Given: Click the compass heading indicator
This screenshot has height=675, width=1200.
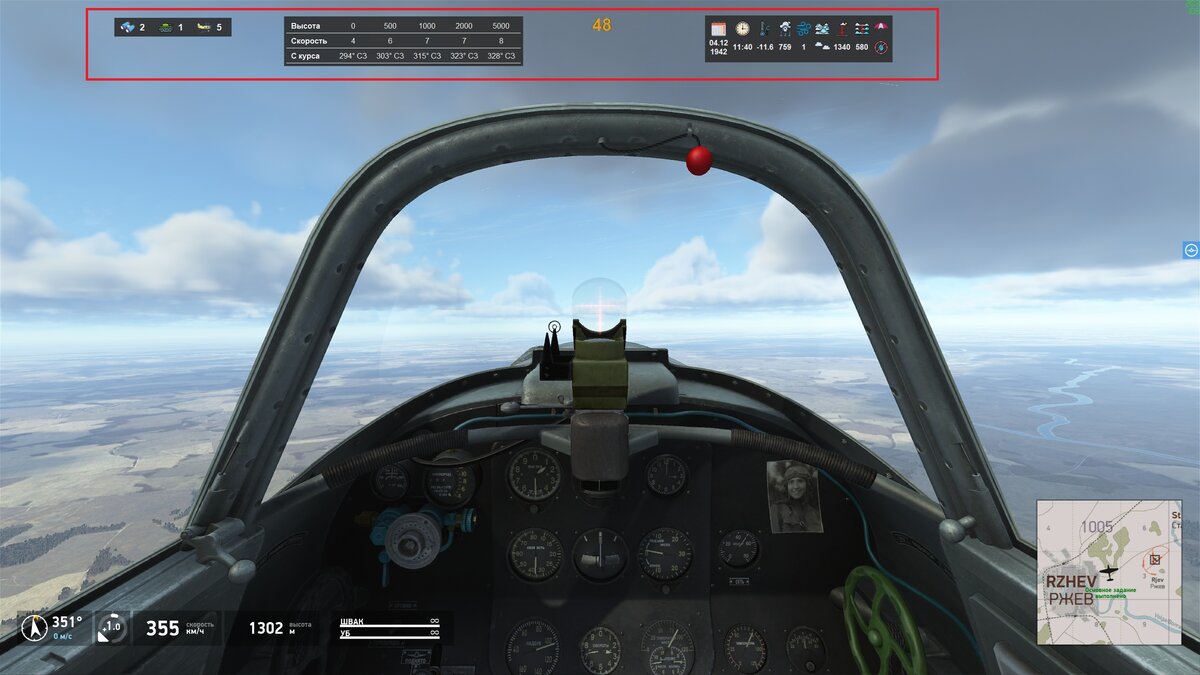Looking at the screenshot, I should [x=34, y=628].
